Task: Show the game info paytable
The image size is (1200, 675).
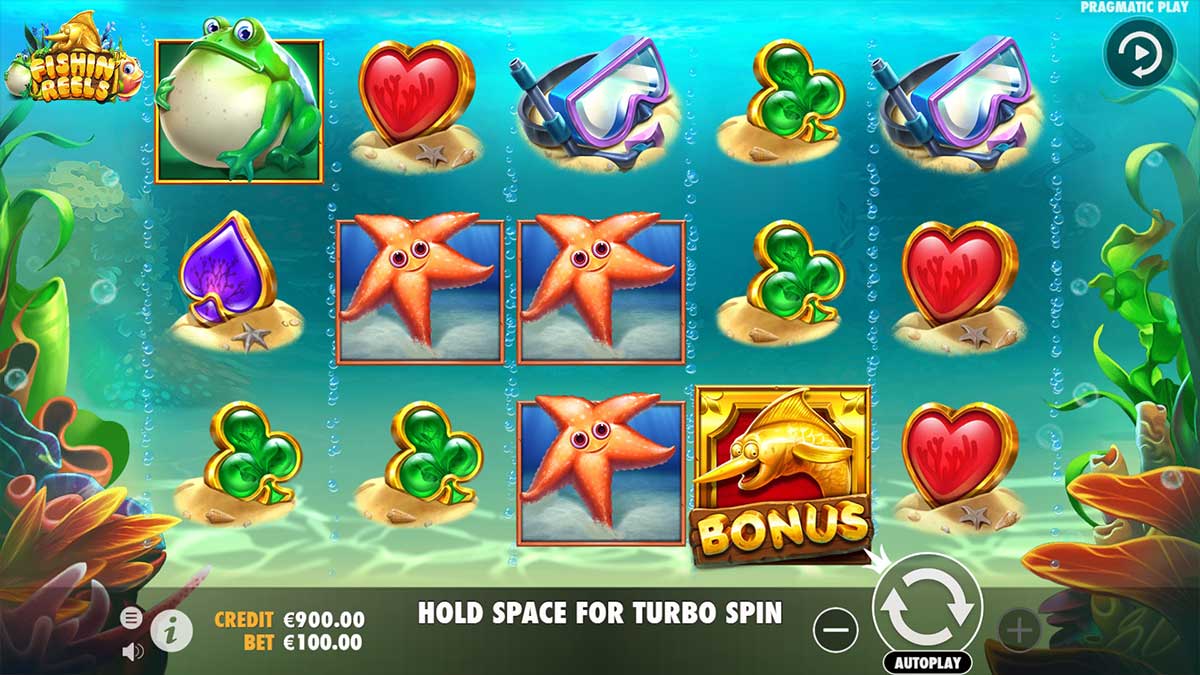Action: point(172,630)
